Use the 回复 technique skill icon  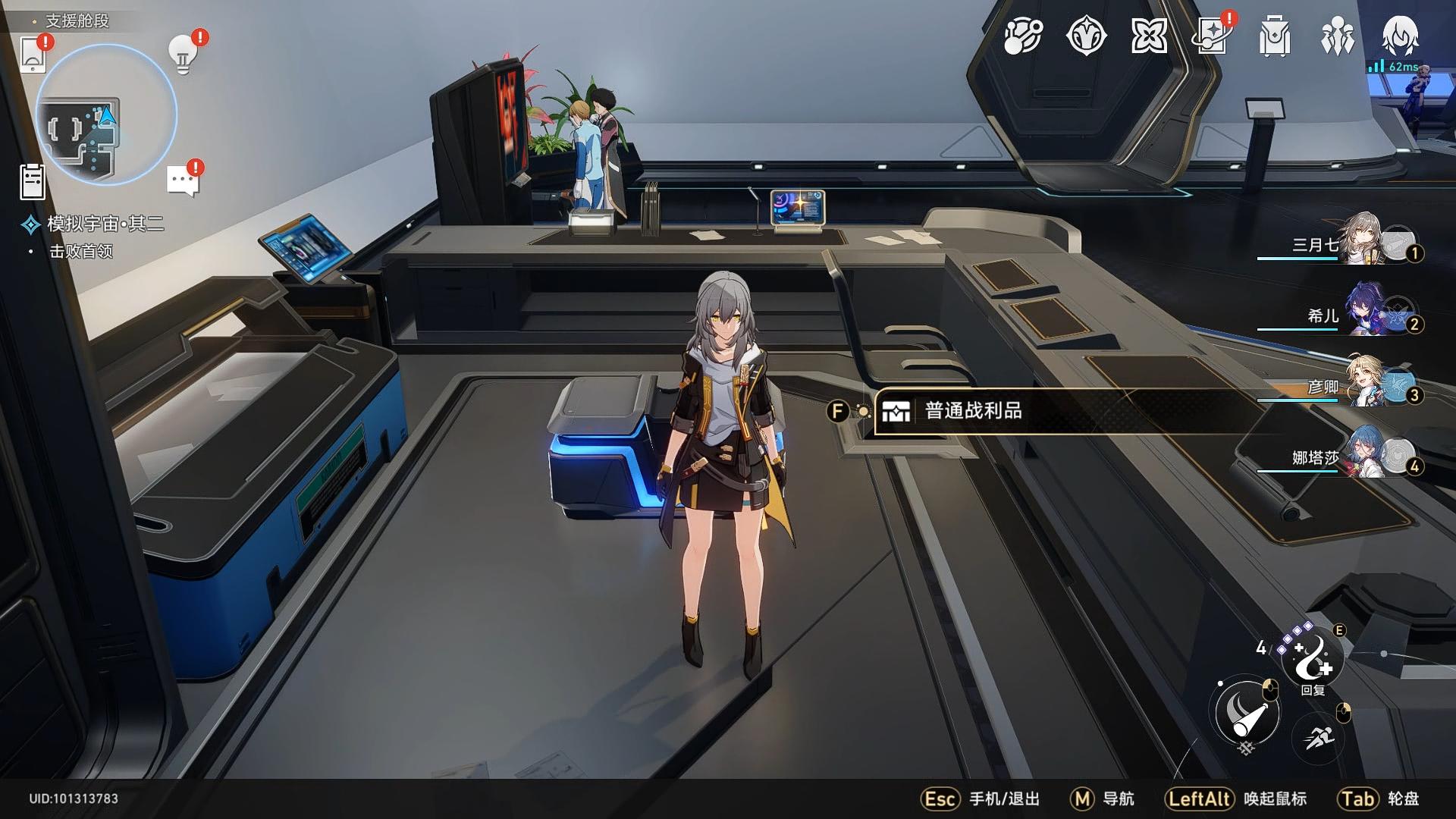pyautogui.click(x=1312, y=658)
